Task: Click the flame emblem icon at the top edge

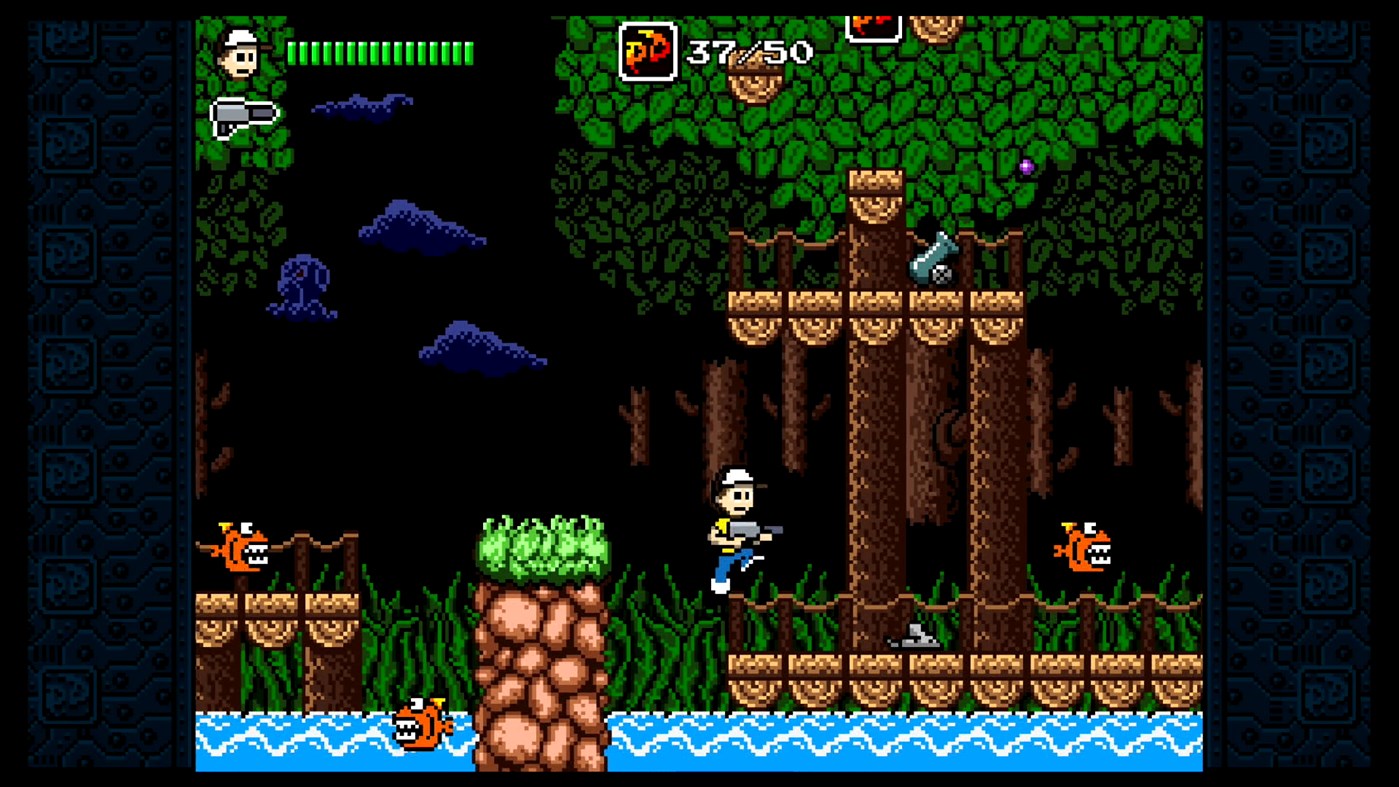Action: (x=872, y=22)
